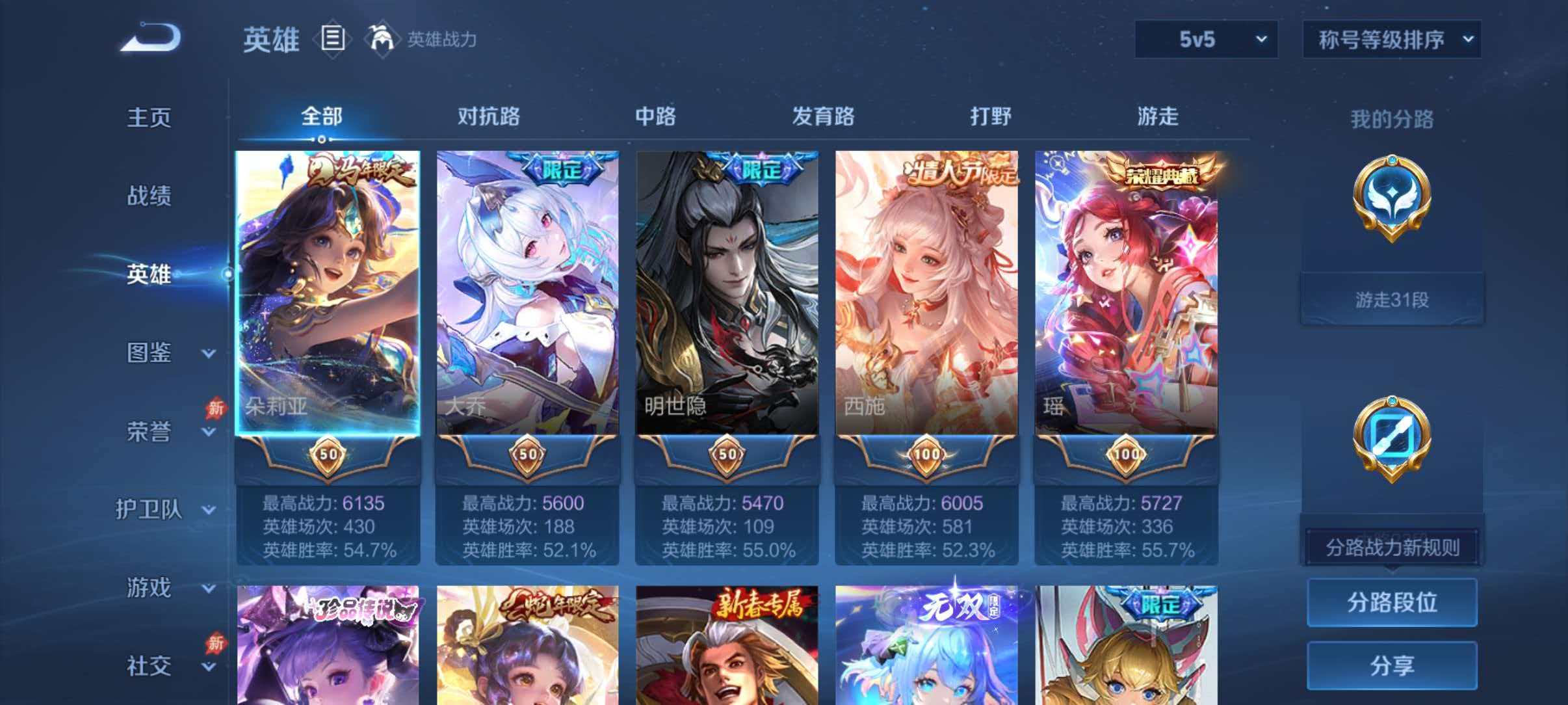
Task: Click the 分享 button
Action: [x=1391, y=665]
